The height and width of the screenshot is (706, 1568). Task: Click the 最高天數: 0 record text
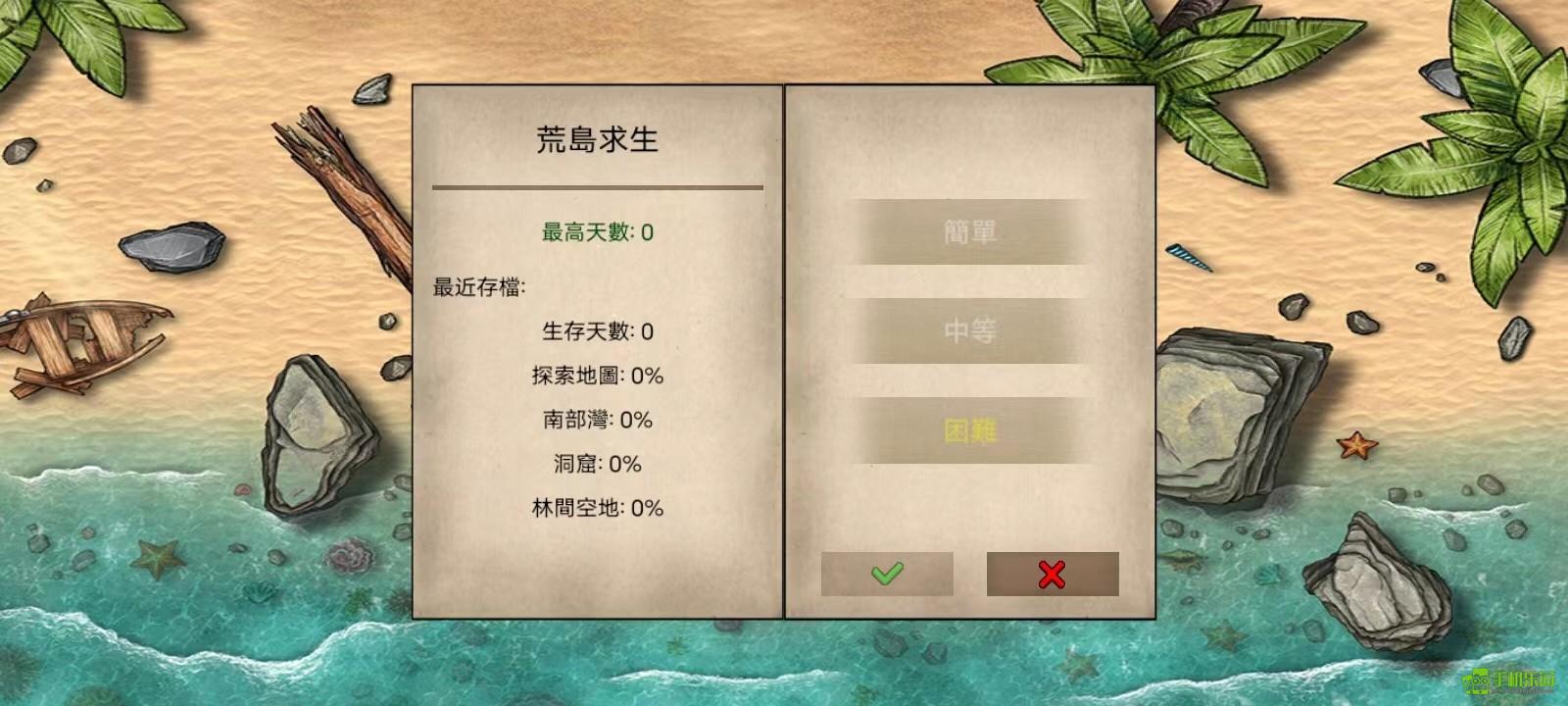(x=596, y=230)
